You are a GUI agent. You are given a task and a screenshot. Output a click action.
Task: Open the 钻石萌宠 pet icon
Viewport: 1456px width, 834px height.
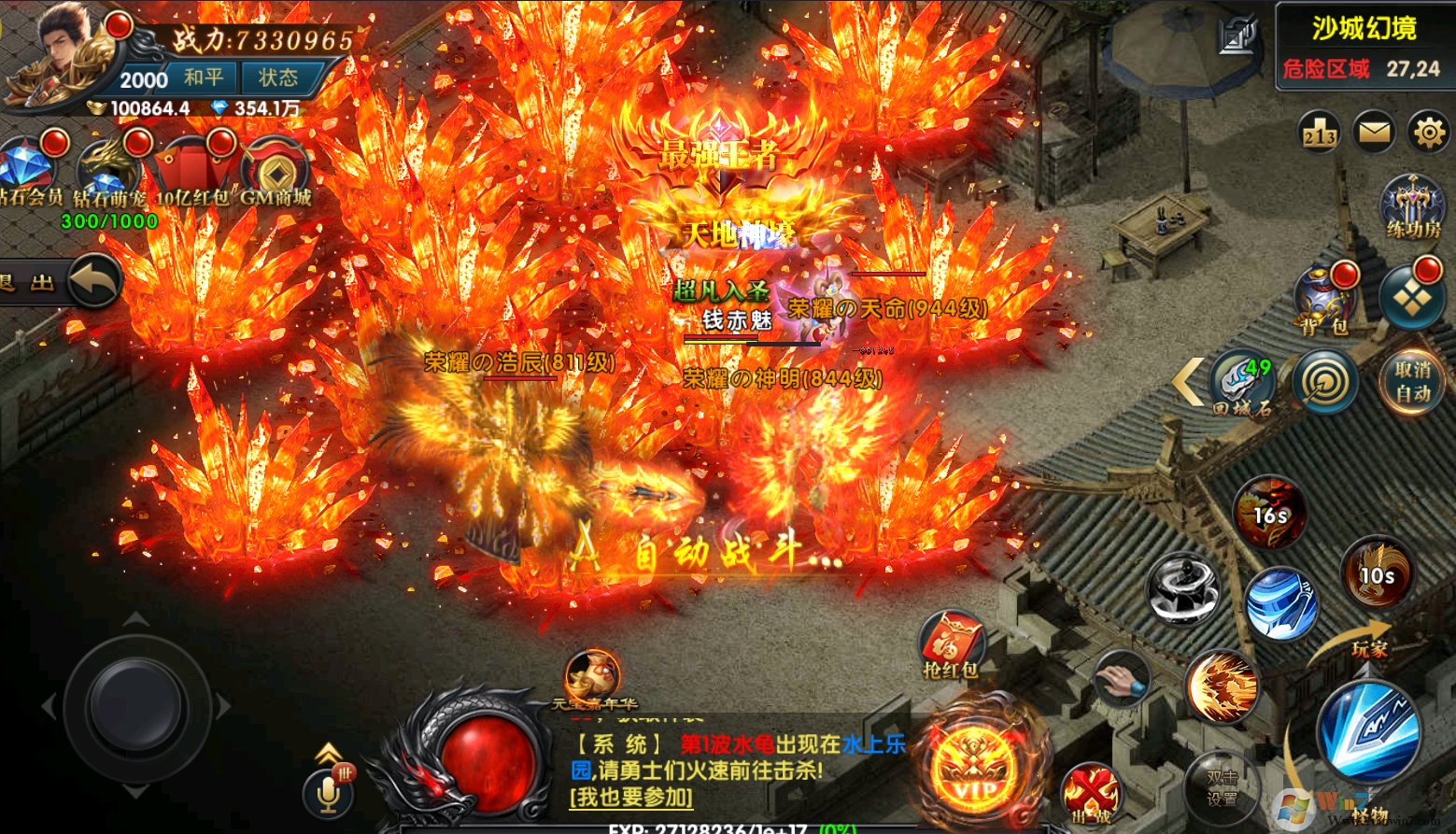point(110,168)
